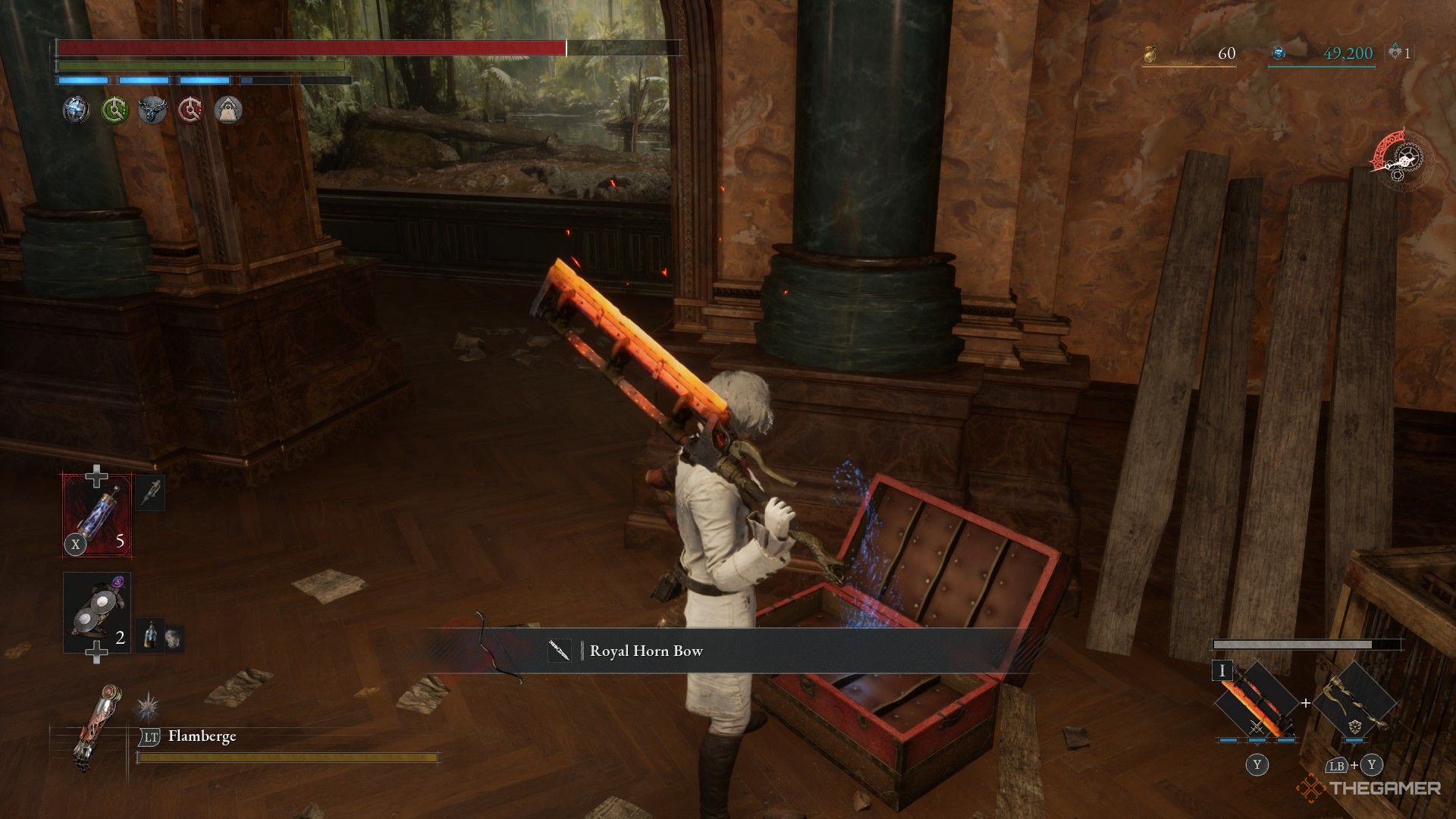Click the pyramid eye status icon
This screenshot has width=1456, height=819.
pos(228,111)
